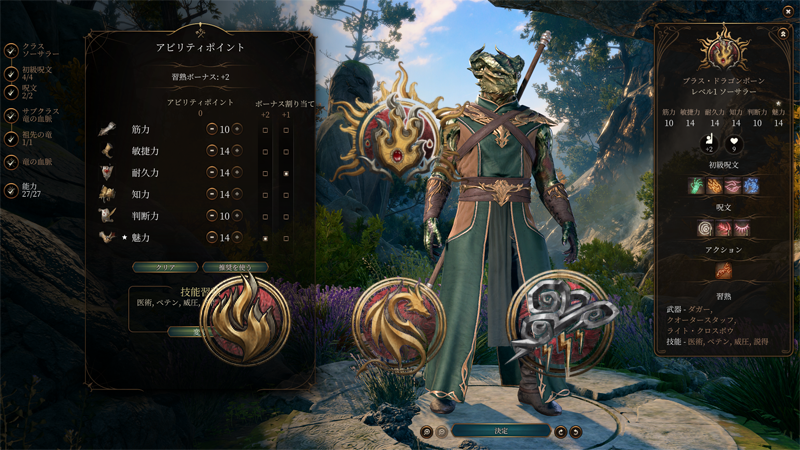The width and height of the screenshot is (800, 450).
Task: Lower the 耐久力 ability score
Action: click(x=212, y=173)
